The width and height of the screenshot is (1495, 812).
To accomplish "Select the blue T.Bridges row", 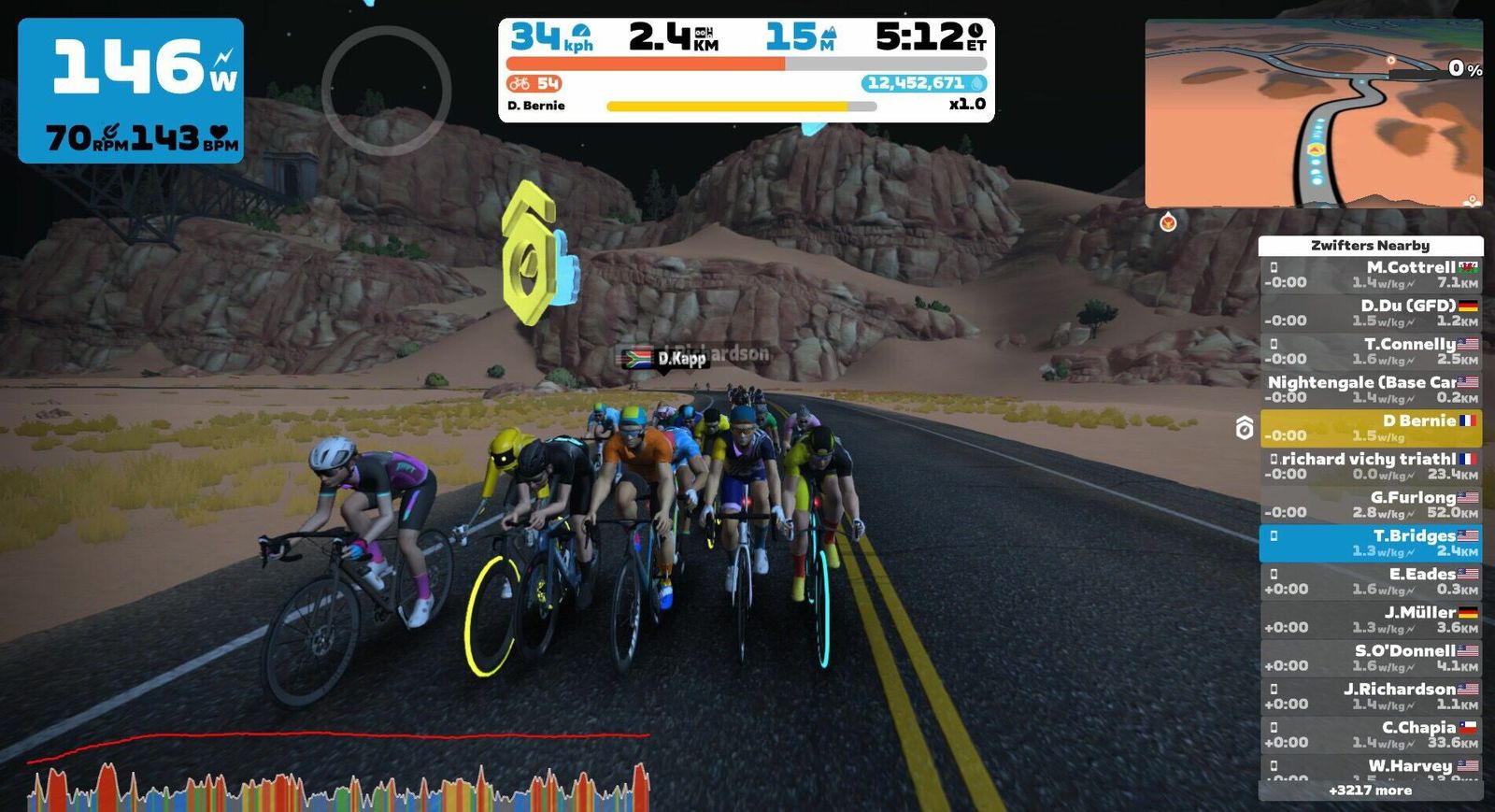I will pos(1370,543).
